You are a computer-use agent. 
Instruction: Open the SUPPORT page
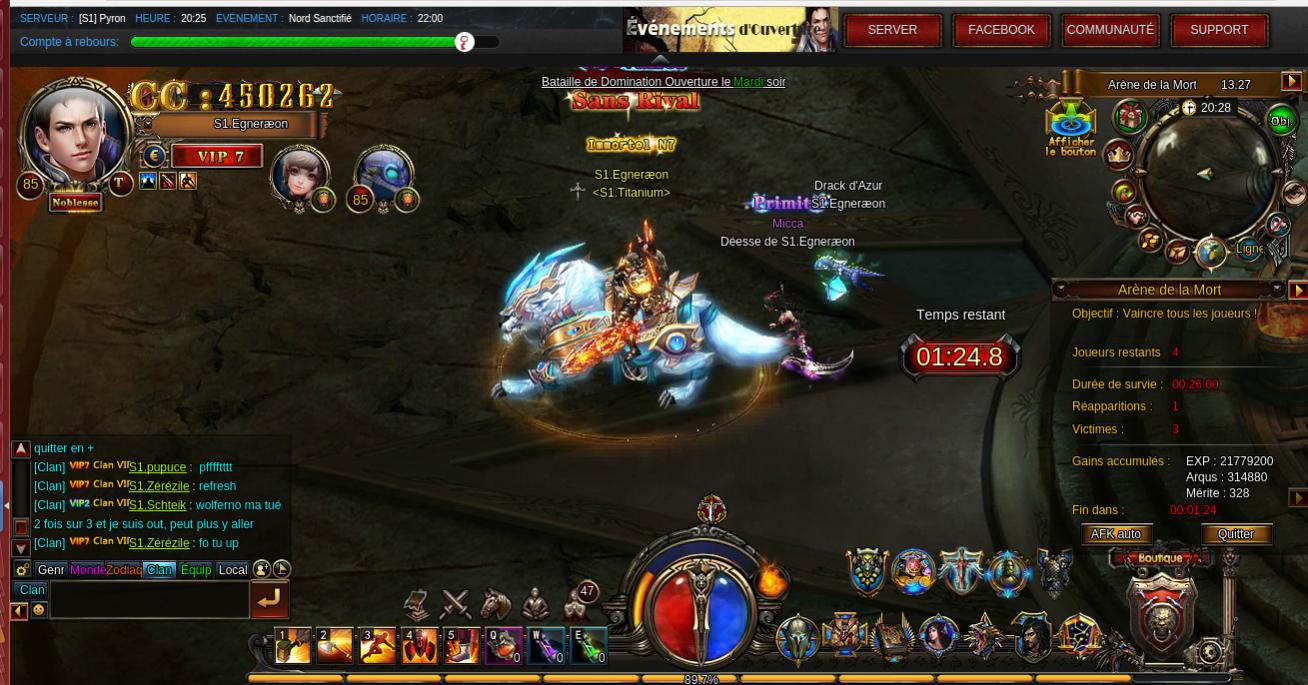1219,30
